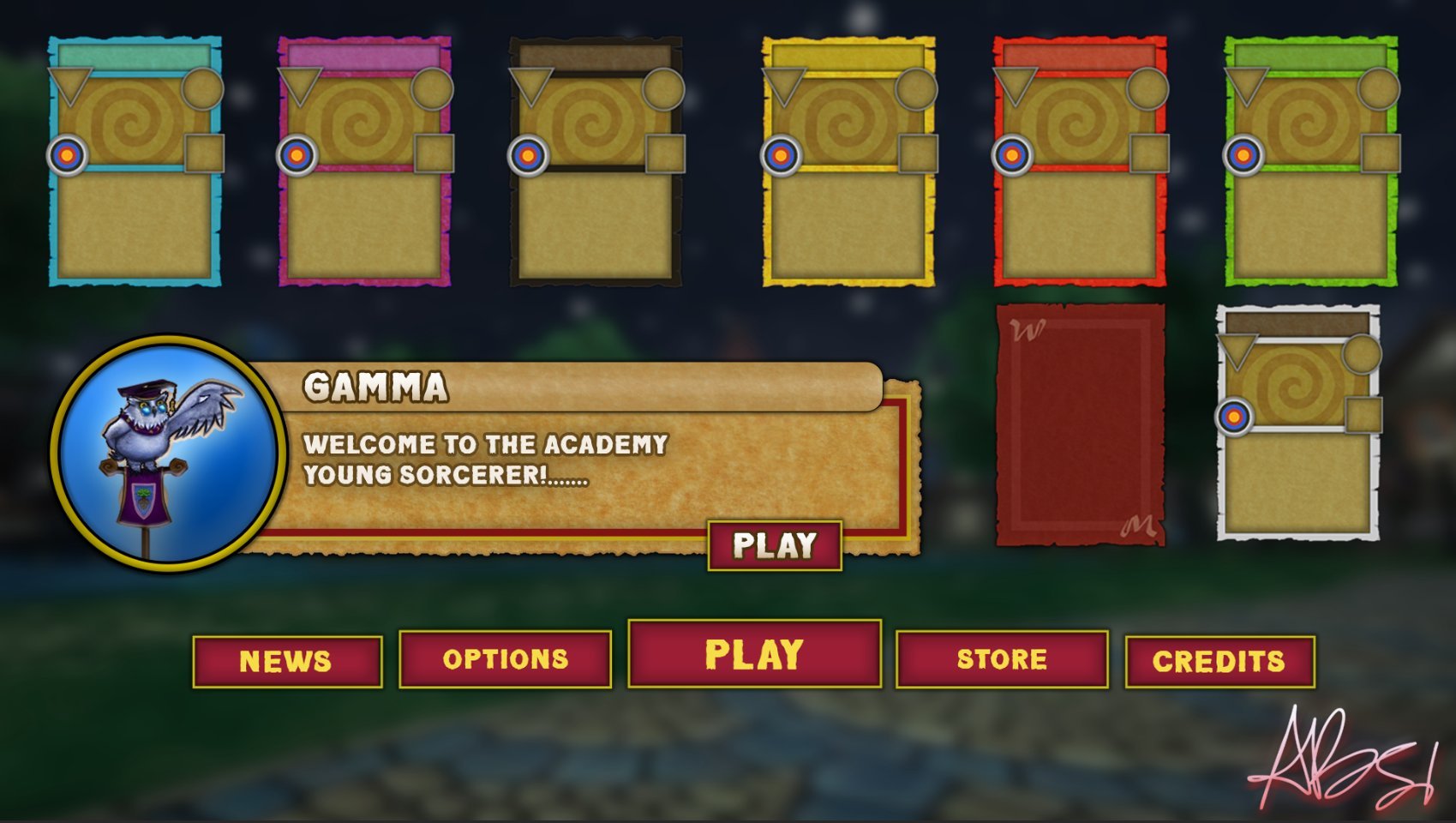View the Credits

[x=1219, y=661]
